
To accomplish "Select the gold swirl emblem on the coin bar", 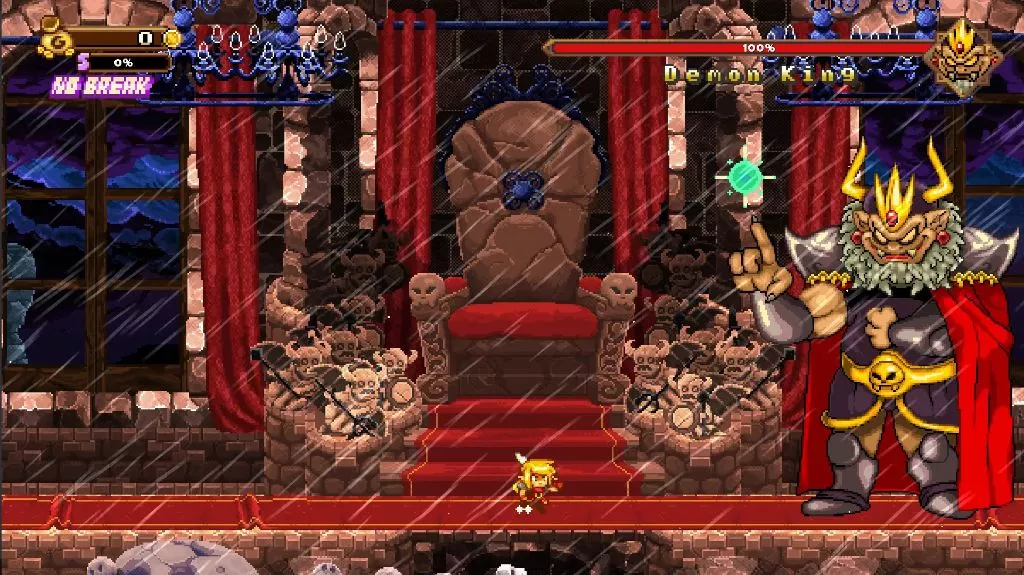I will click(55, 42).
